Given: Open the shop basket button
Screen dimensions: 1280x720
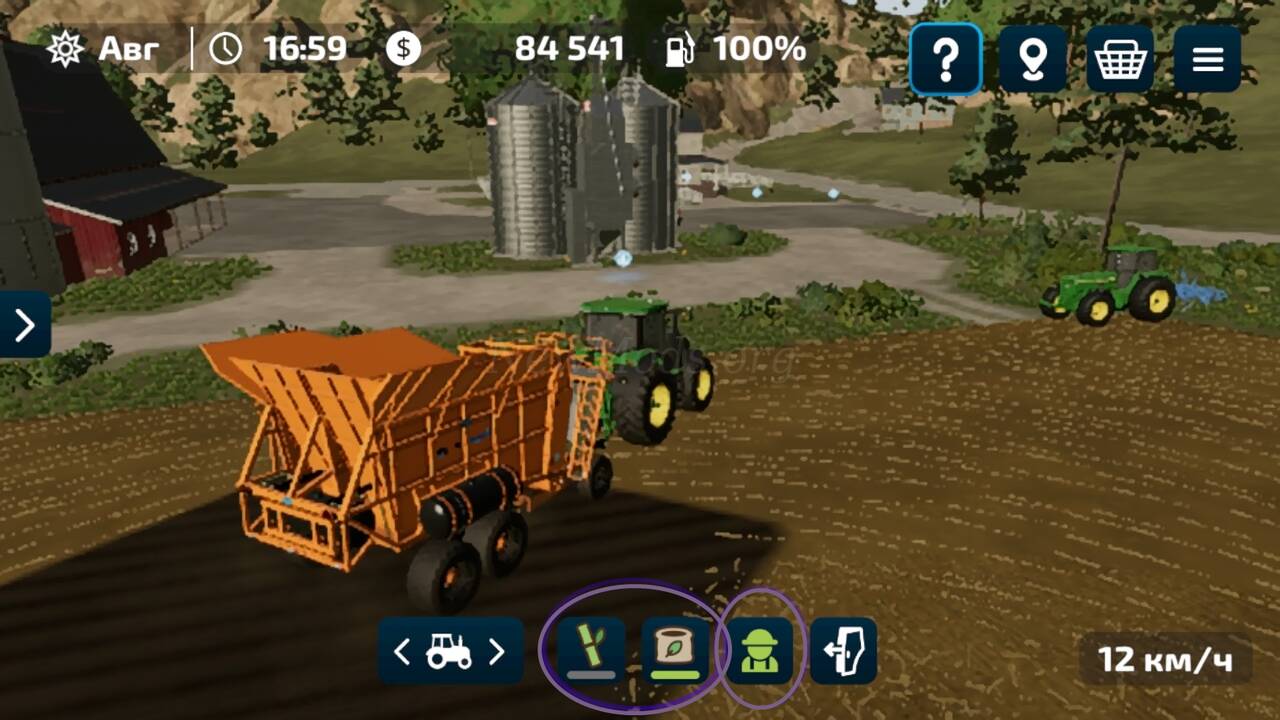Looking at the screenshot, I should 1119,60.
